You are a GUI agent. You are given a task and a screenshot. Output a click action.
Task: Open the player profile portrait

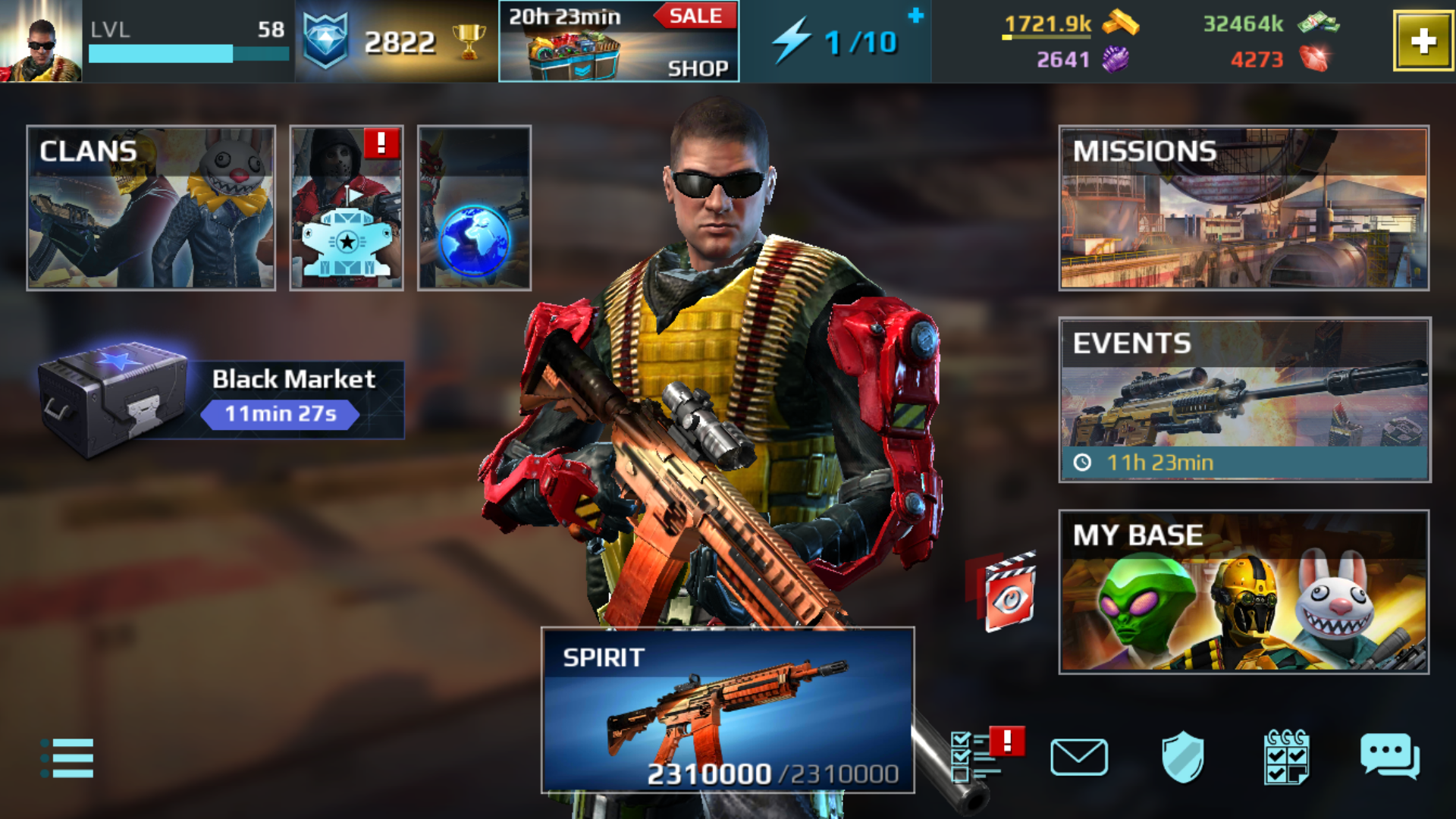pyautogui.click(x=42, y=42)
